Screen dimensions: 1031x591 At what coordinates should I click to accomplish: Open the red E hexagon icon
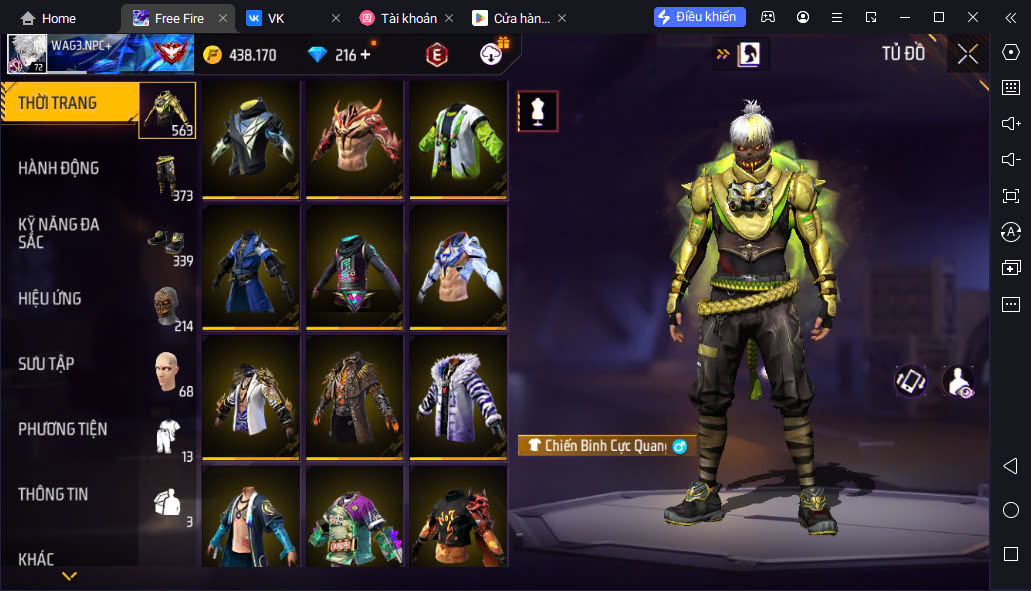click(436, 55)
